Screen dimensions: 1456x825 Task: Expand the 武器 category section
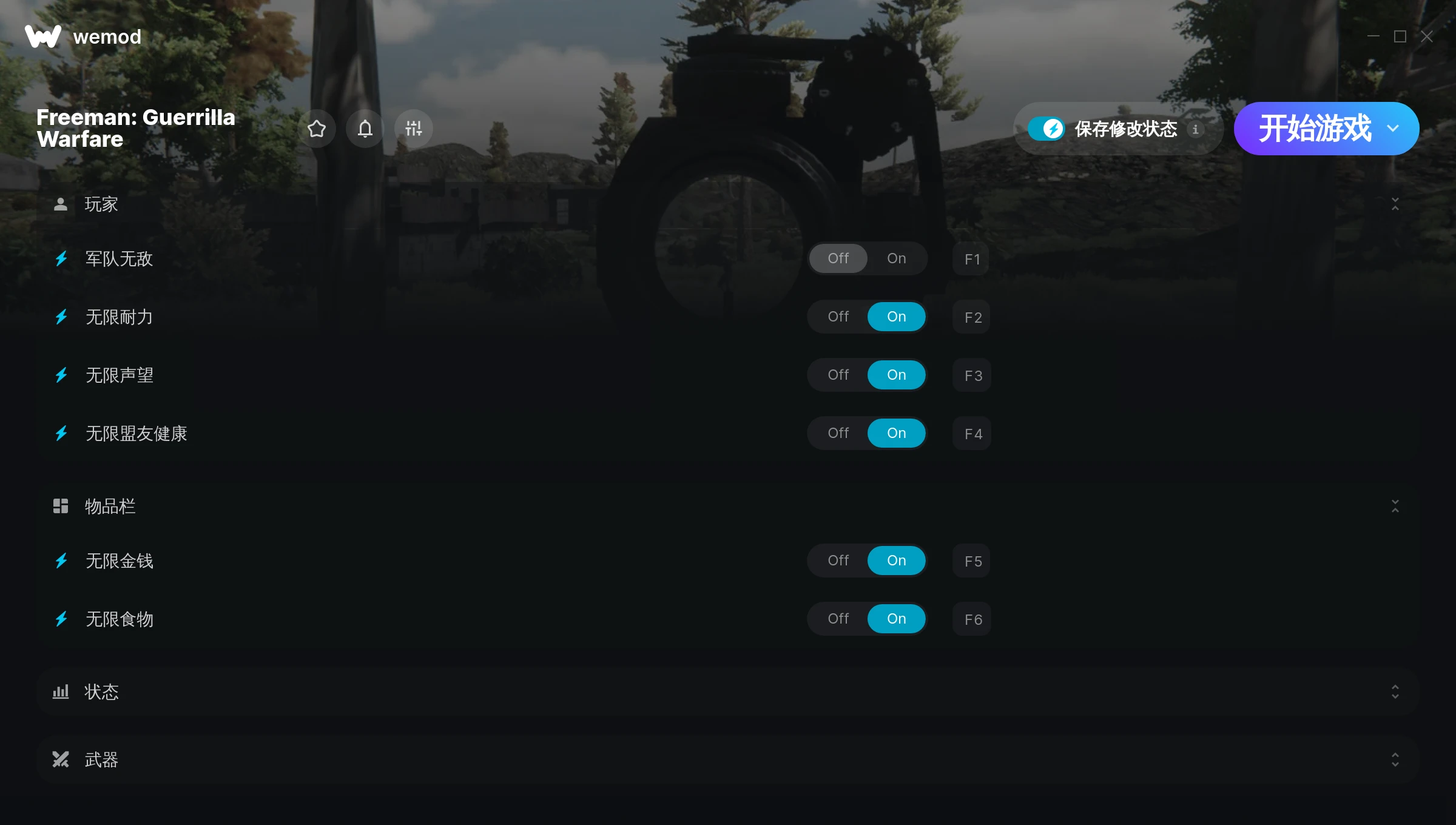[1395, 759]
